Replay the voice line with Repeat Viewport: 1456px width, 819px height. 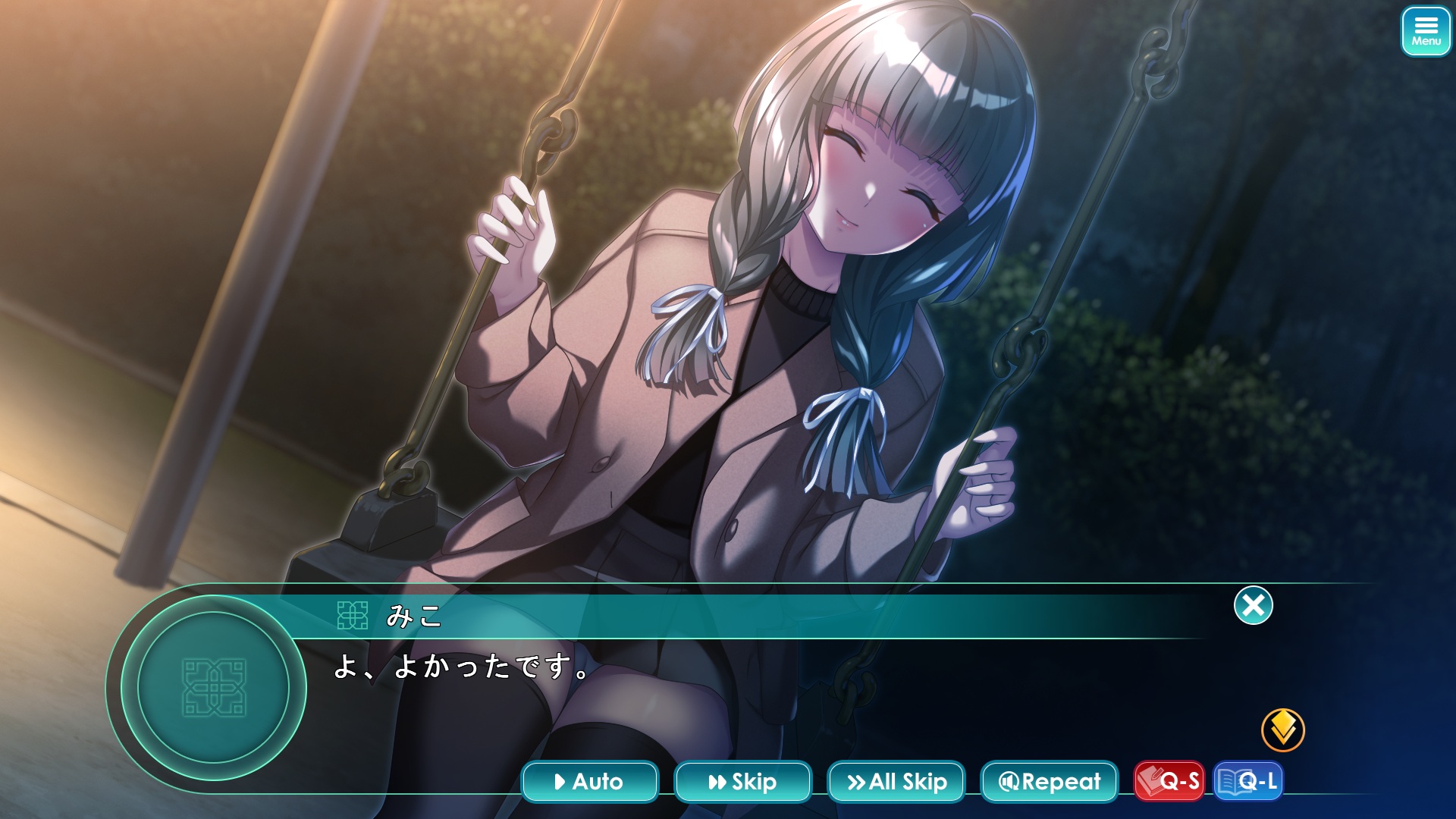[1049, 781]
